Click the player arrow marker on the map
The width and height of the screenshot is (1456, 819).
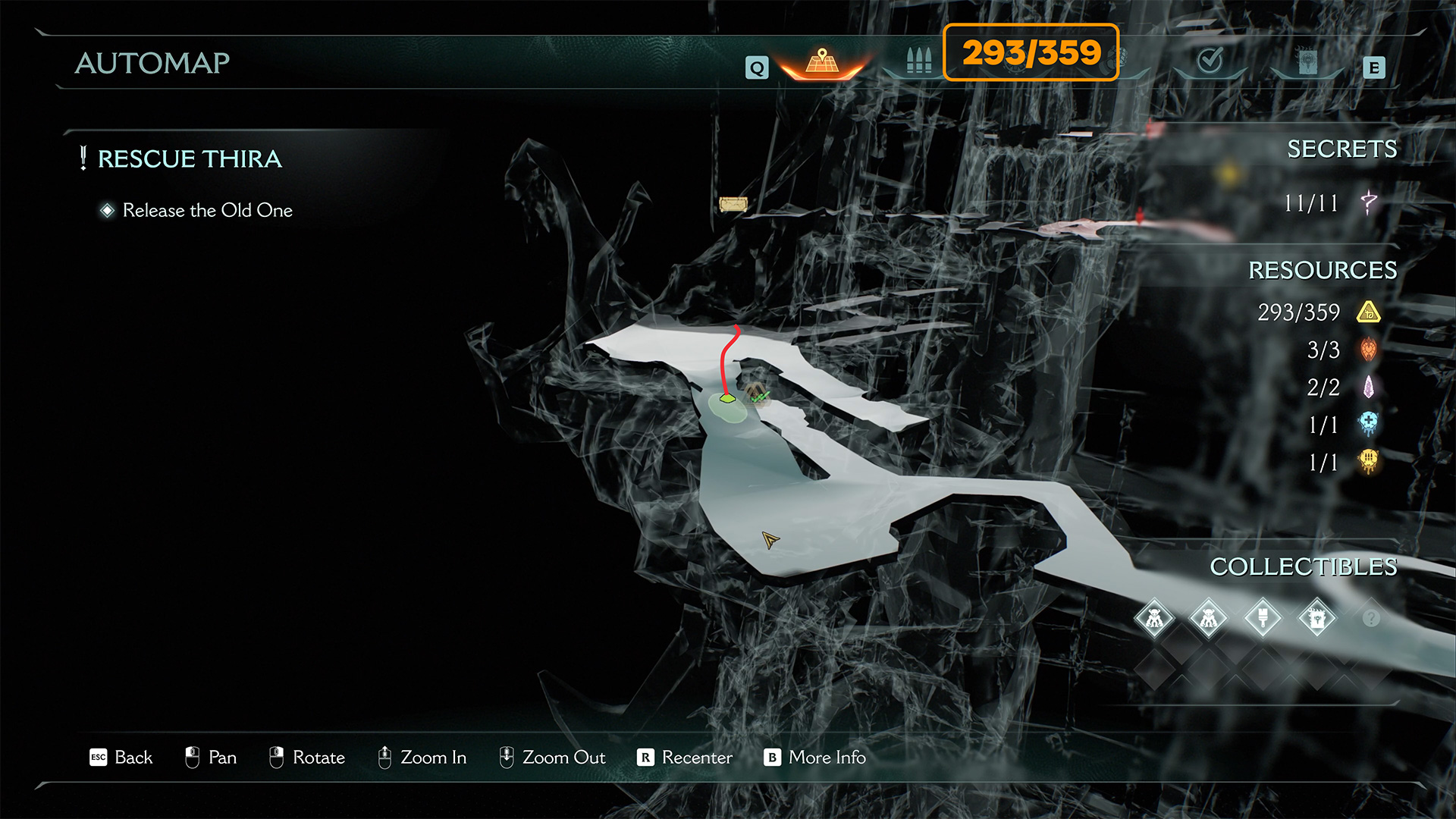(770, 540)
